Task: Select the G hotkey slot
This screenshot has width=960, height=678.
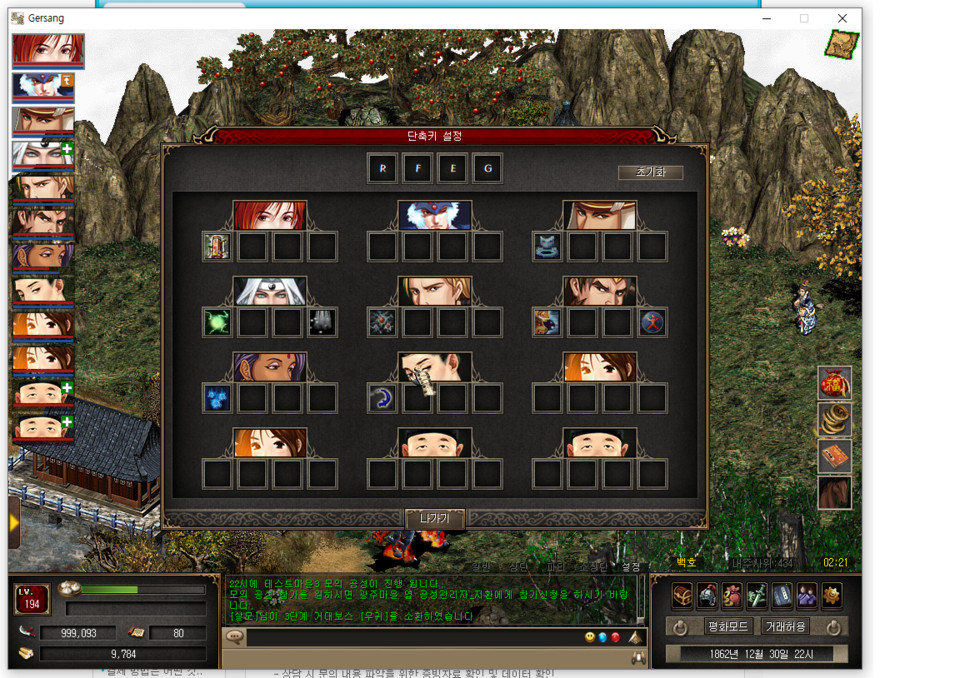Action: pyautogui.click(x=487, y=168)
